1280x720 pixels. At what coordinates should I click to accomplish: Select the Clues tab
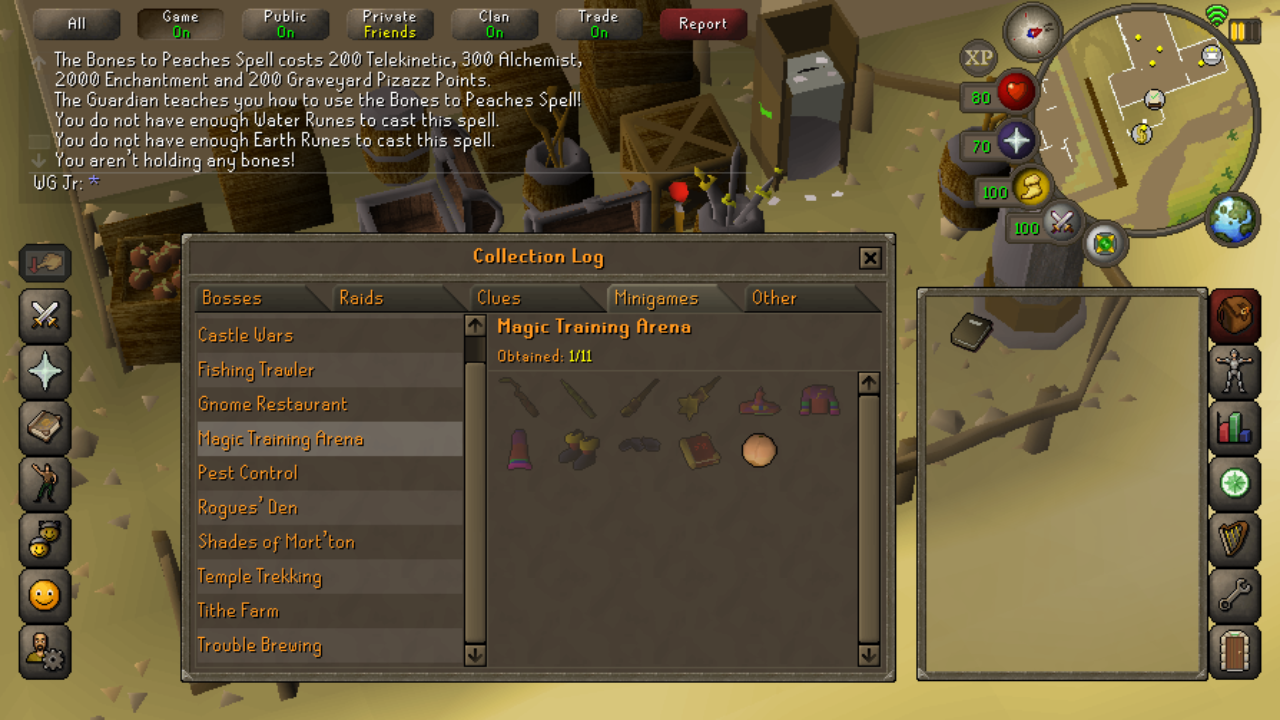pyautogui.click(x=499, y=298)
